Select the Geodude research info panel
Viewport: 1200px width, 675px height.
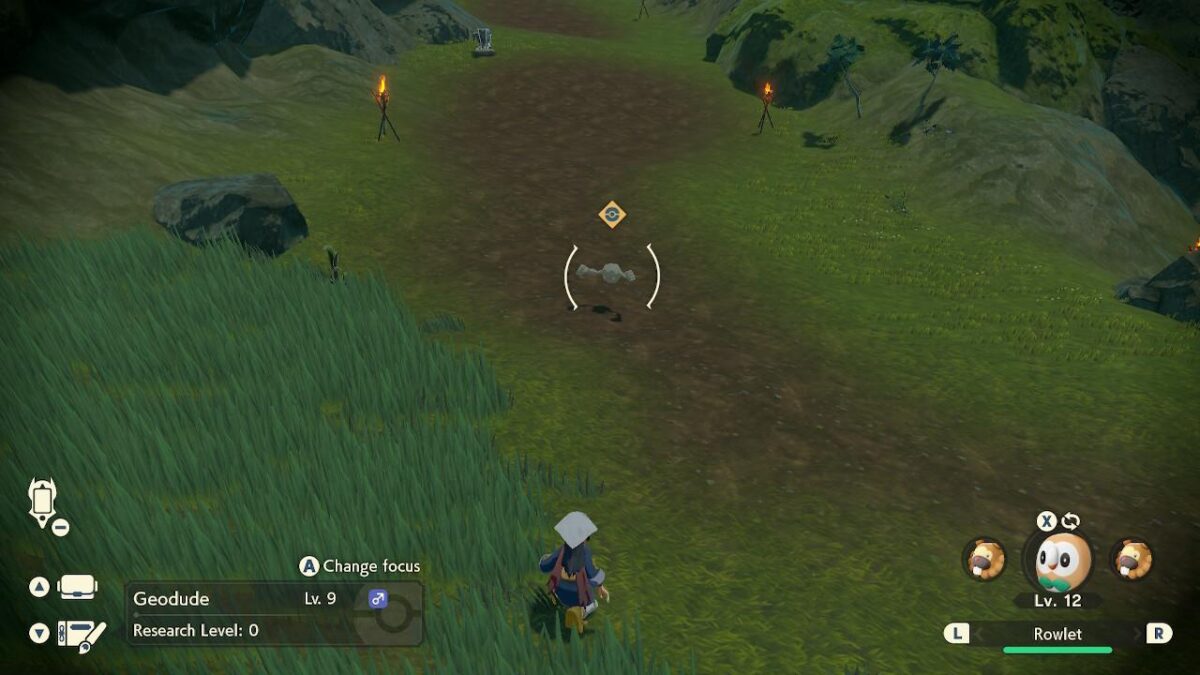point(273,614)
